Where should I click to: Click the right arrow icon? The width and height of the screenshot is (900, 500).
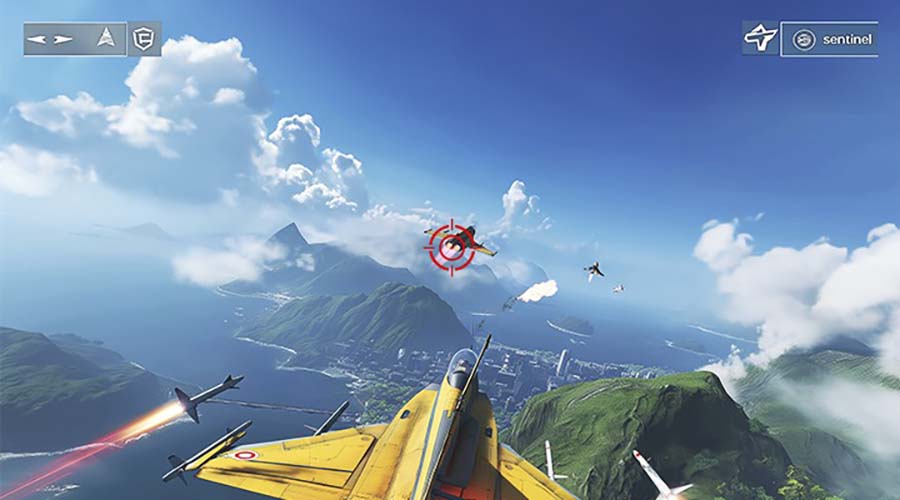[63, 39]
